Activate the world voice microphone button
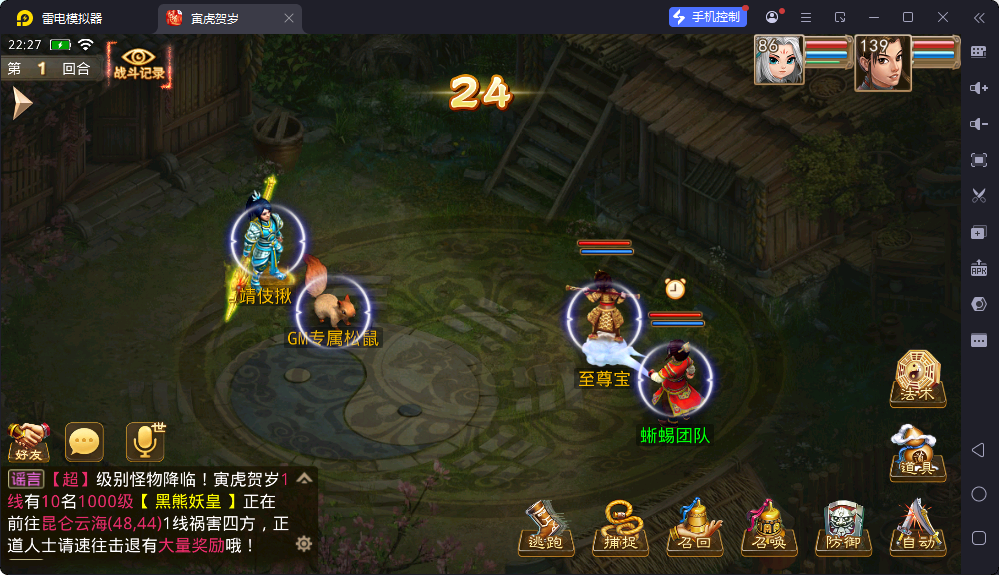The height and width of the screenshot is (575, 999). [144, 441]
